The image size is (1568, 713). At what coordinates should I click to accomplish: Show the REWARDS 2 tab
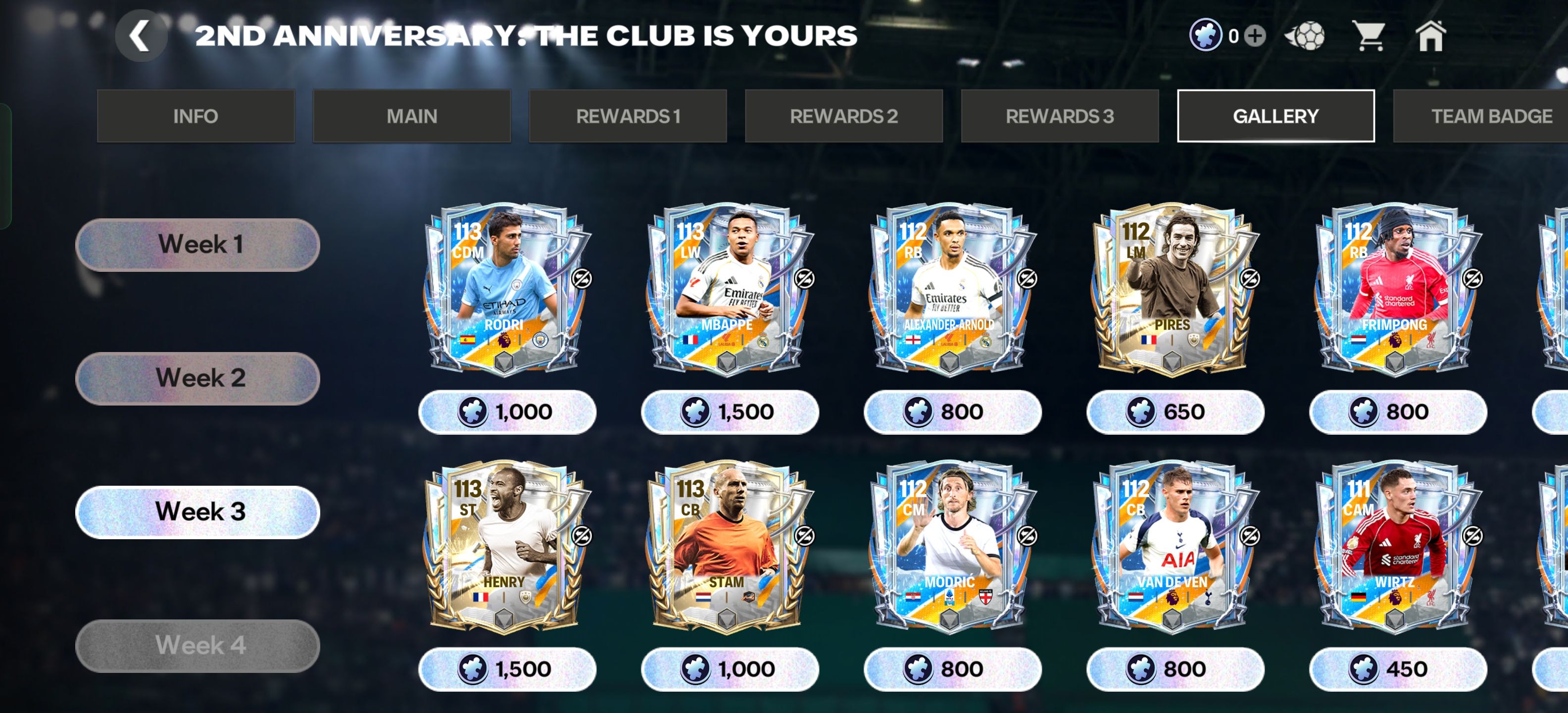[x=844, y=116]
